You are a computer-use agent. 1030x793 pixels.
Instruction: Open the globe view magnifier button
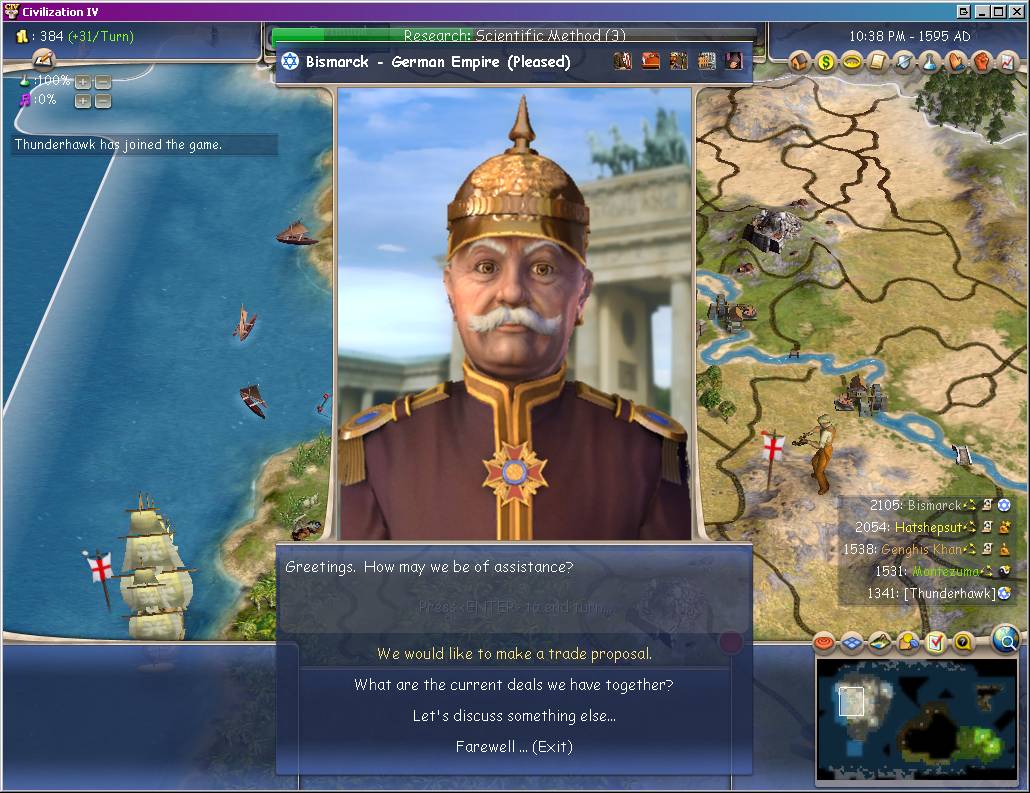click(1006, 638)
